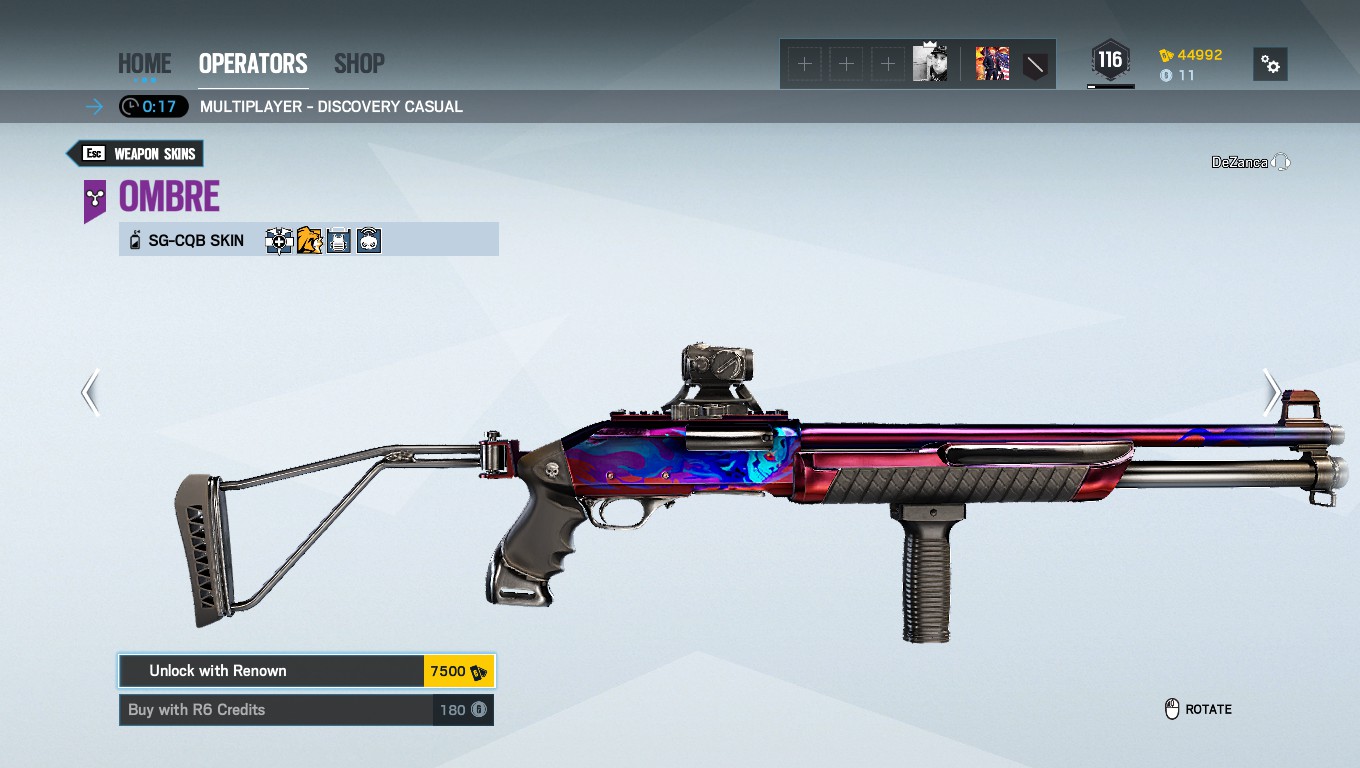Open settings with the gear icon
Image resolution: width=1360 pixels, height=768 pixels.
coord(1270,64)
